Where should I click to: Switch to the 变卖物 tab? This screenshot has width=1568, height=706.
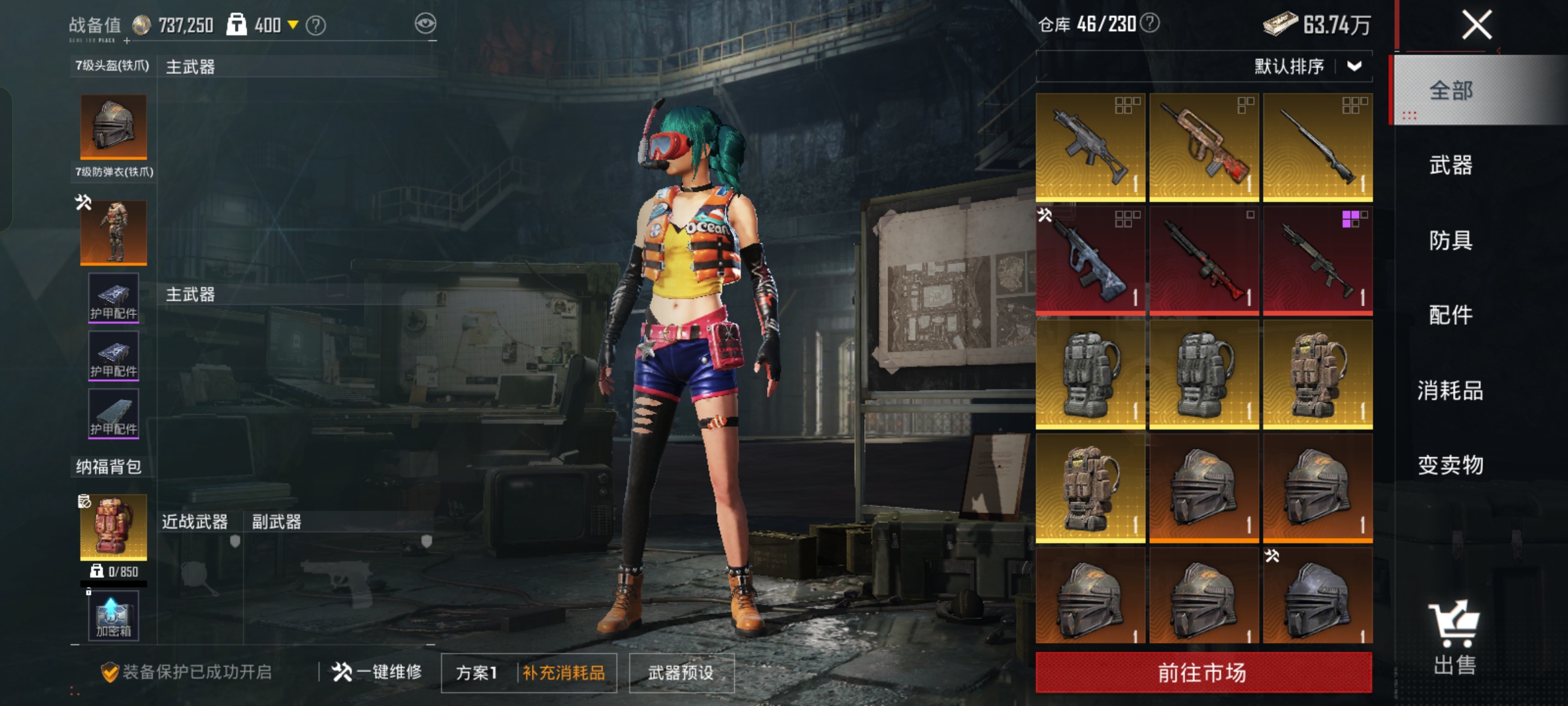tap(1450, 465)
